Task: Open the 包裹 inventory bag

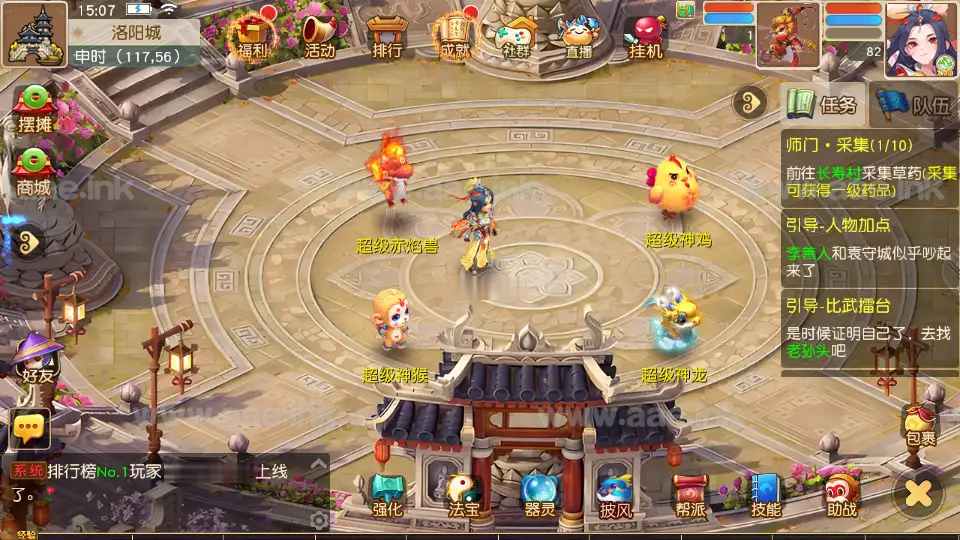Action: point(920,425)
